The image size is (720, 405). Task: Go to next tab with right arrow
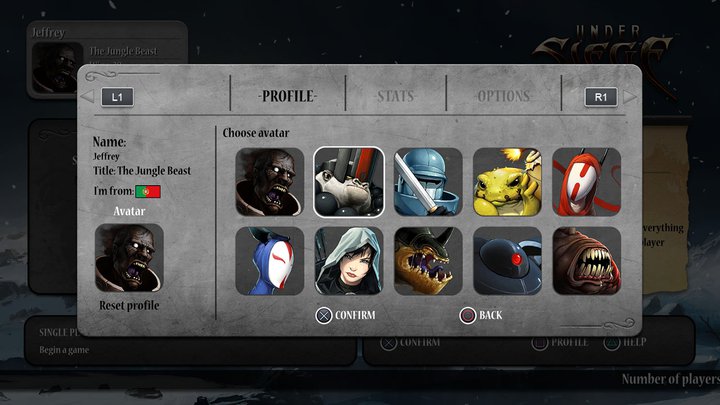(630, 97)
